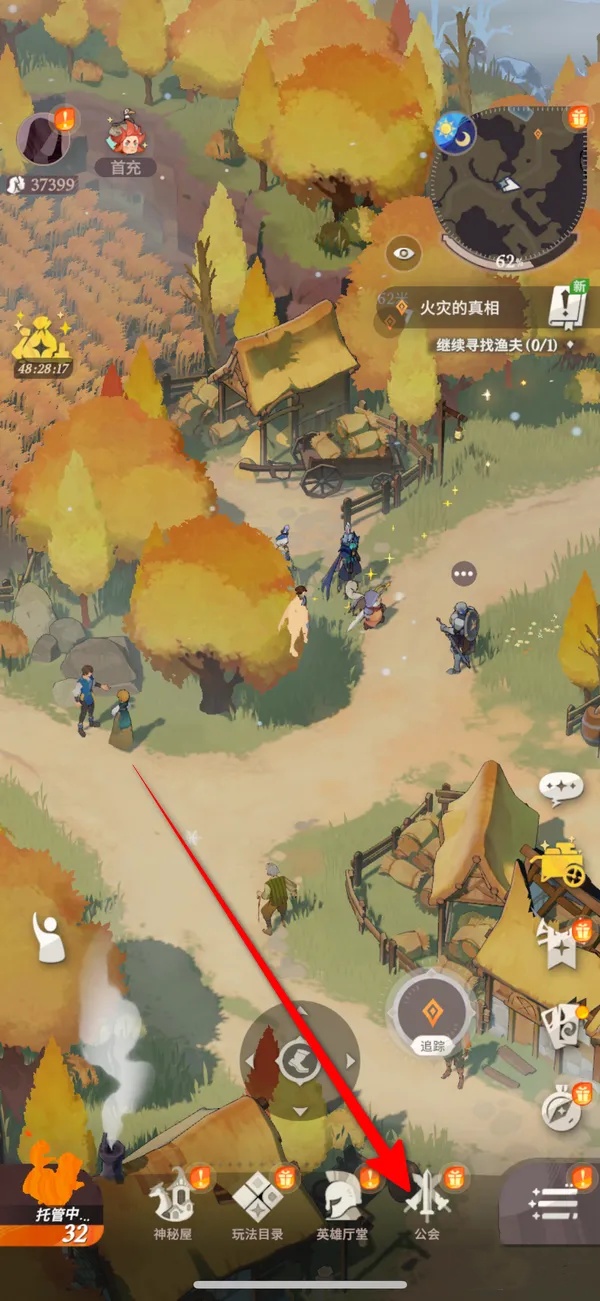Viewport: 600px width, 1301px height.
Task: Open the 公会 guild menu
Action: 425,1204
